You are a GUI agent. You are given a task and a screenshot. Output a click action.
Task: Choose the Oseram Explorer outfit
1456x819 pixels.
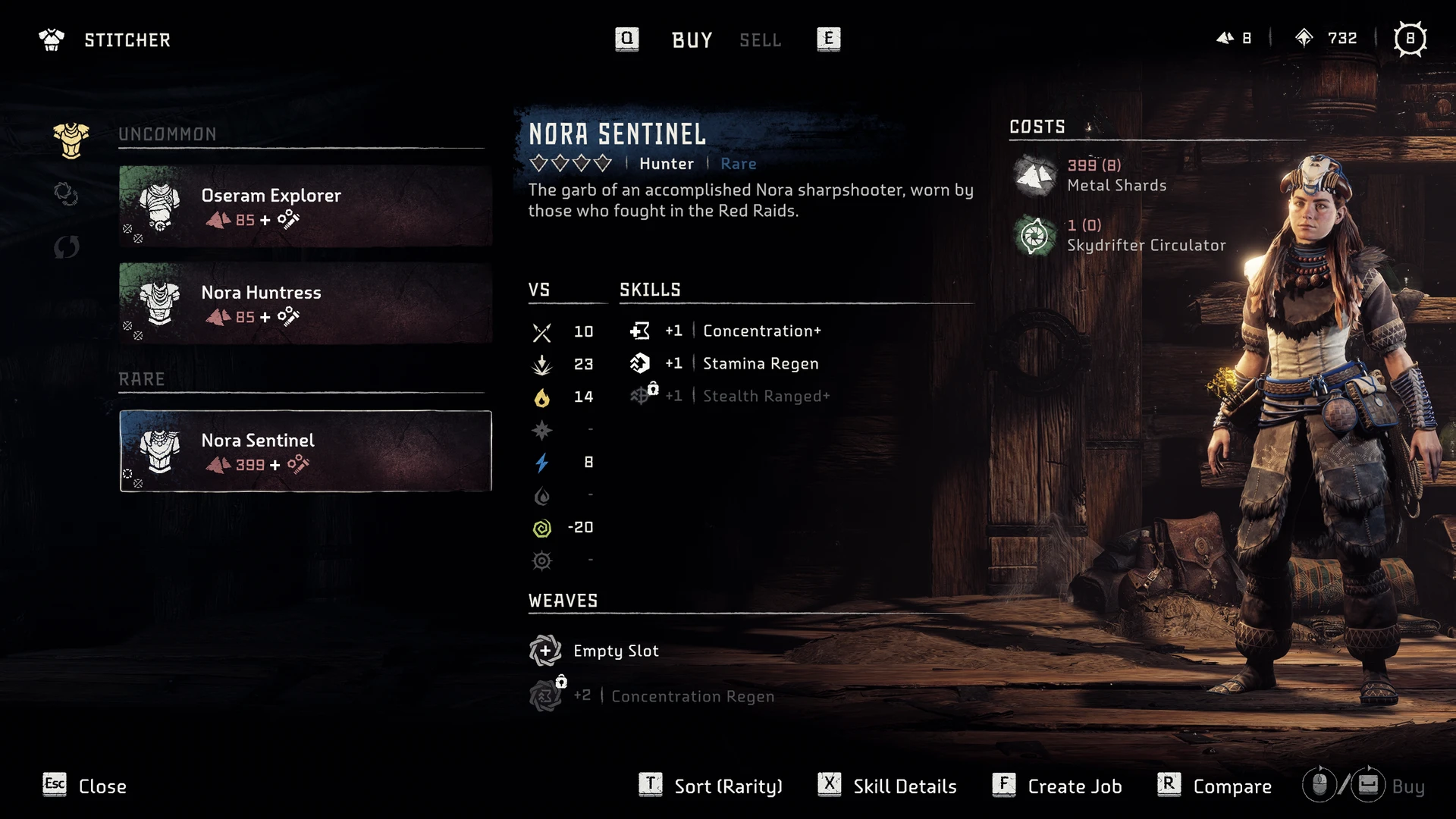click(305, 206)
